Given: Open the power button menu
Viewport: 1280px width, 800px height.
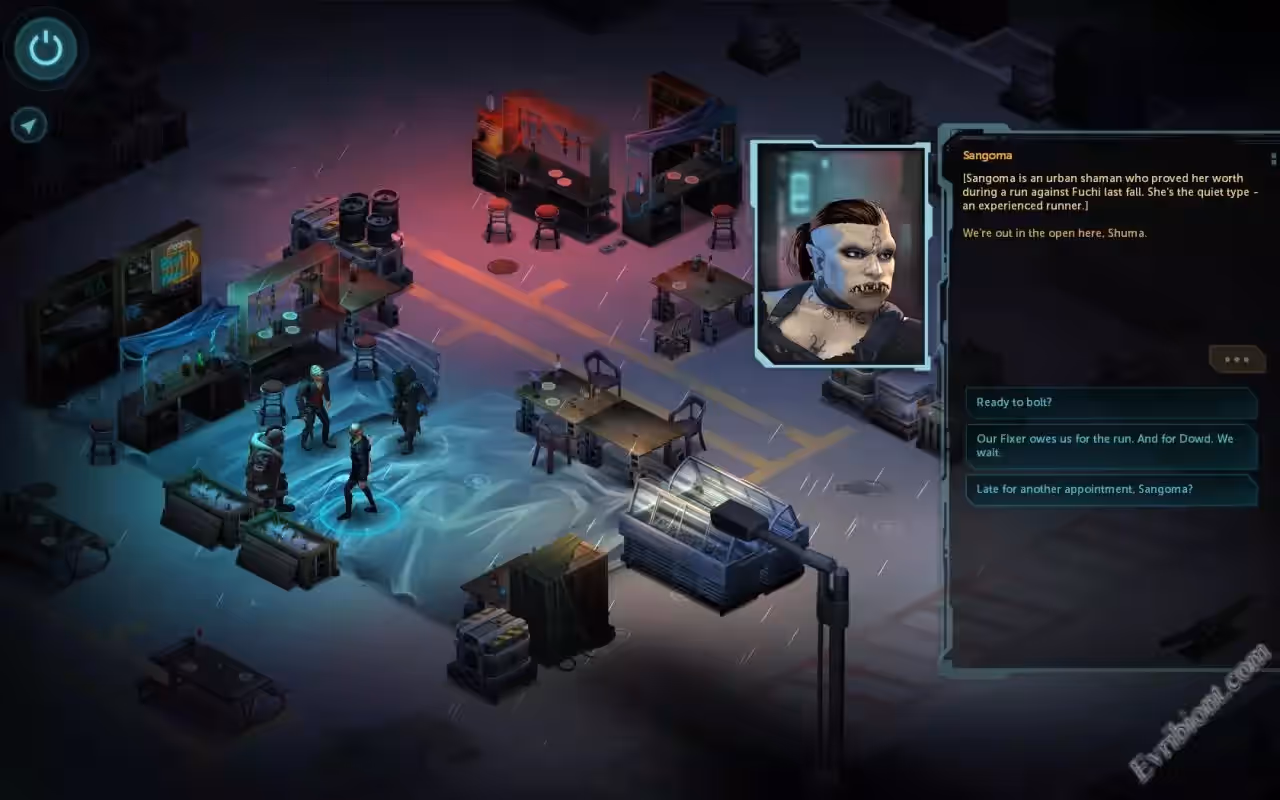Looking at the screenshot, I should coord(46,48).
